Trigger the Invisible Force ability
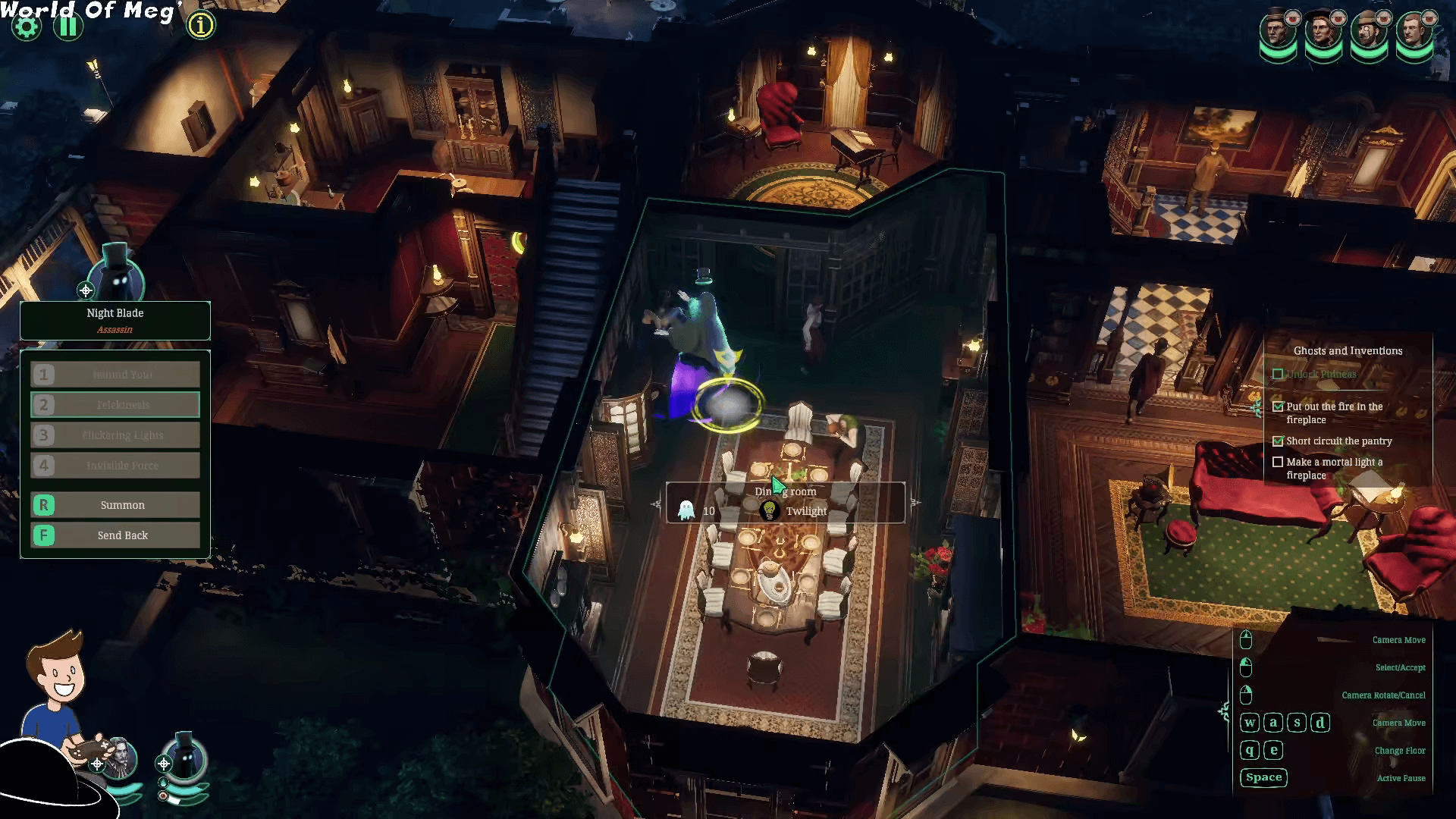This screenshot has width=1456, height=819. pos(115,466)
